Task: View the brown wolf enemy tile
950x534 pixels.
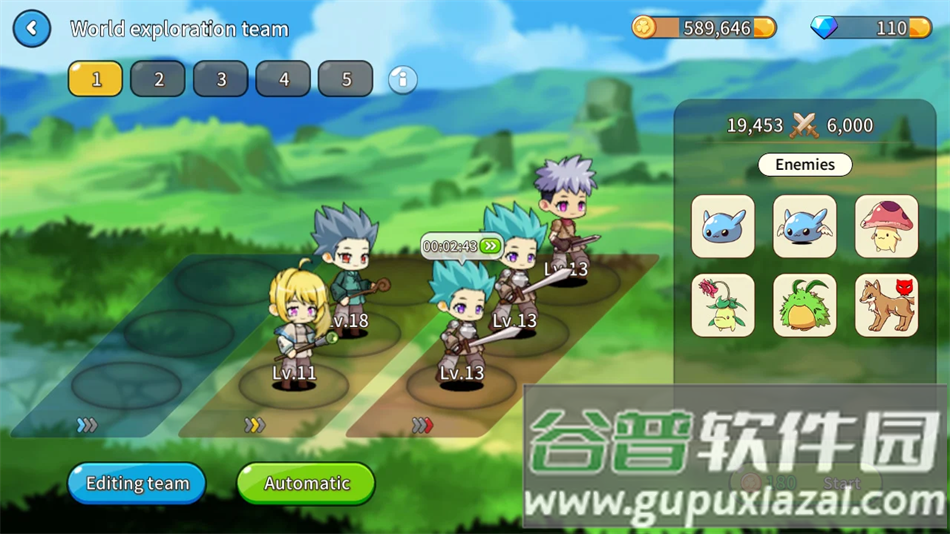Action: tap(886, 305)
